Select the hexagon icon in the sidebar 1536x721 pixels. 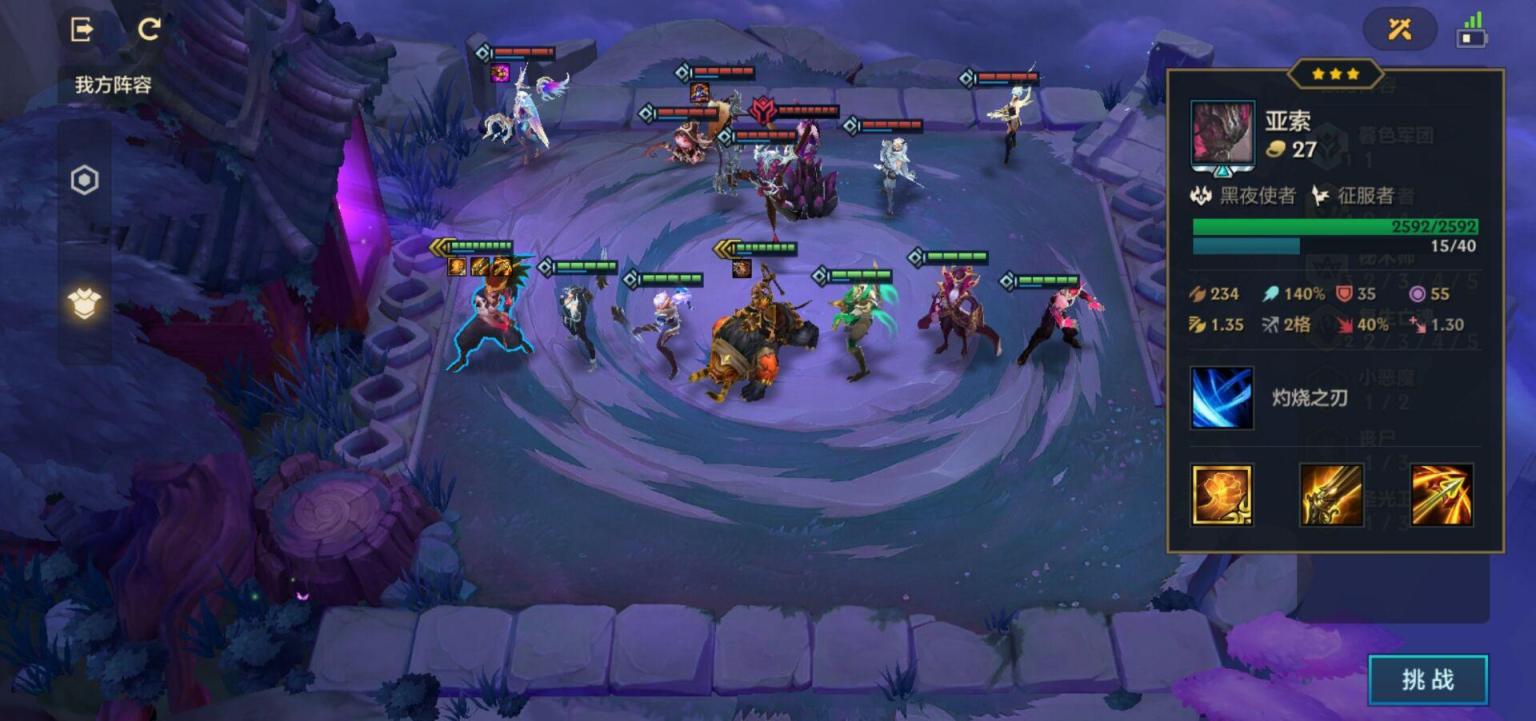click(85, 181)
